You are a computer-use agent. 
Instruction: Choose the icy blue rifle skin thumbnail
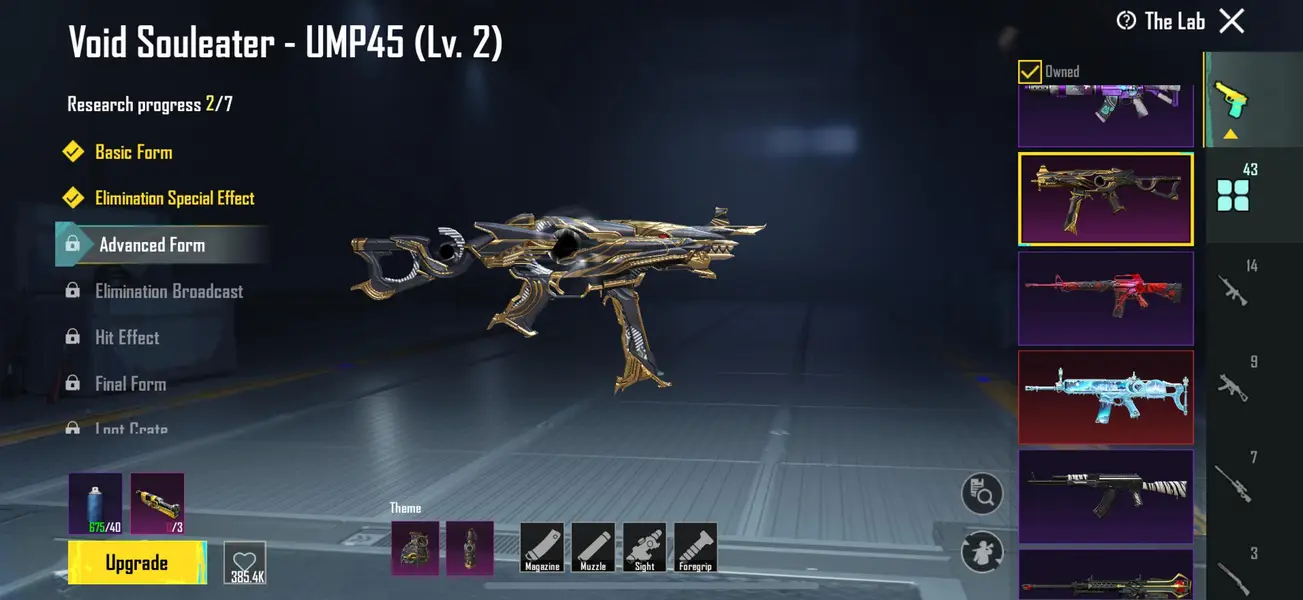pyautogui.click(x=1105, y=396)
